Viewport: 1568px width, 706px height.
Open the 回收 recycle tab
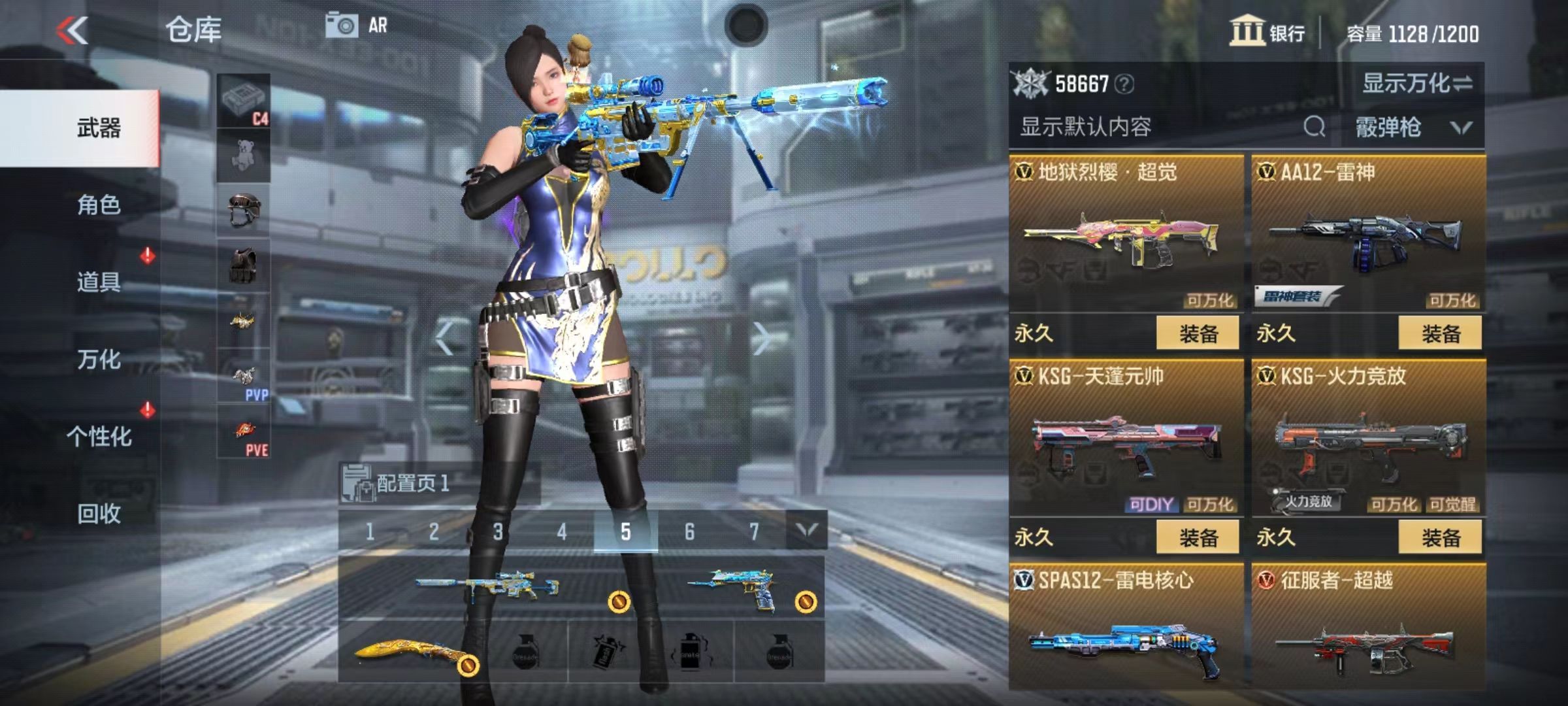click(98, 513)
